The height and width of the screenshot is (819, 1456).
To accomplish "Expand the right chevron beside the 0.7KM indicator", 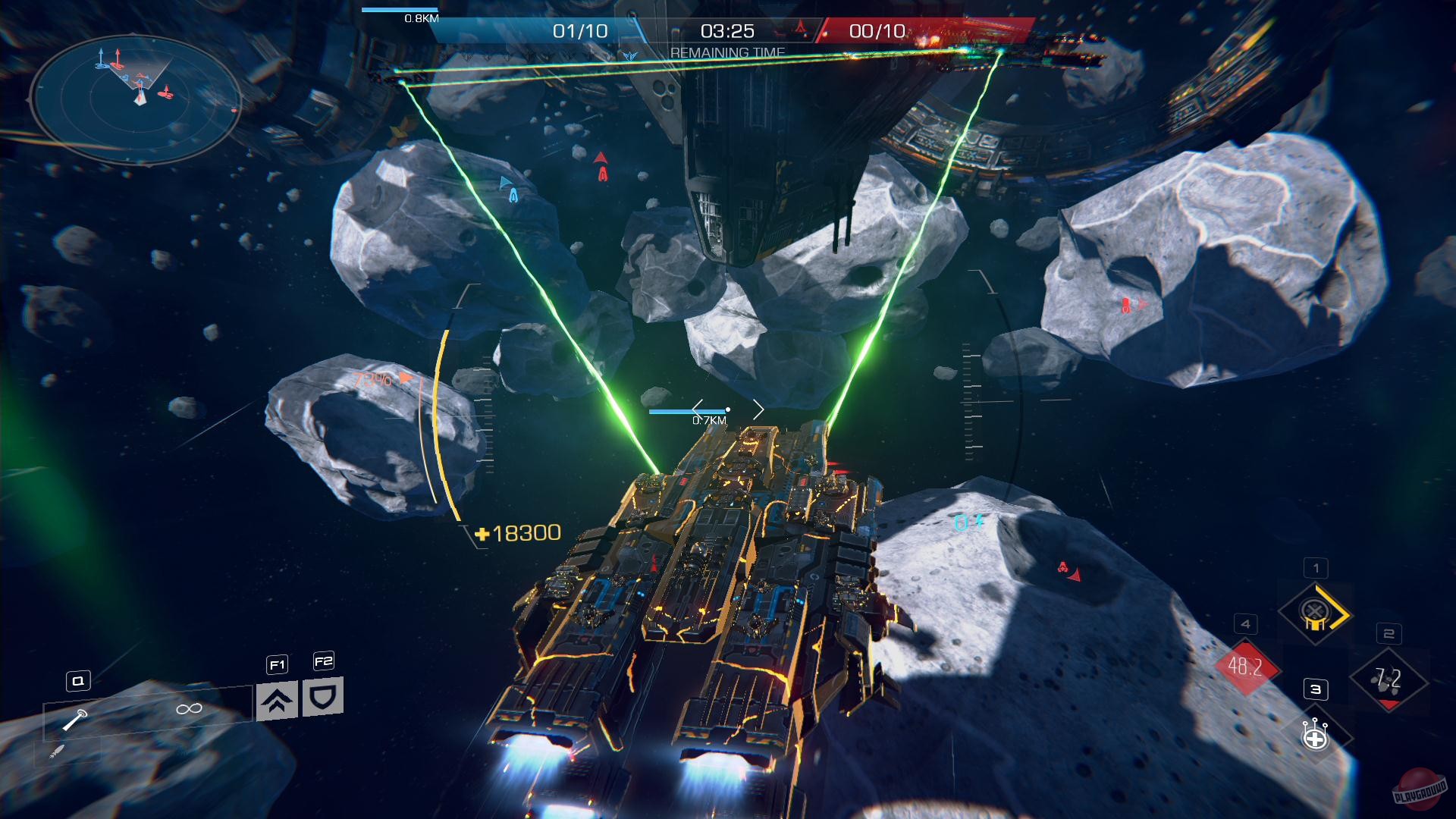I will tap(758, 409).
